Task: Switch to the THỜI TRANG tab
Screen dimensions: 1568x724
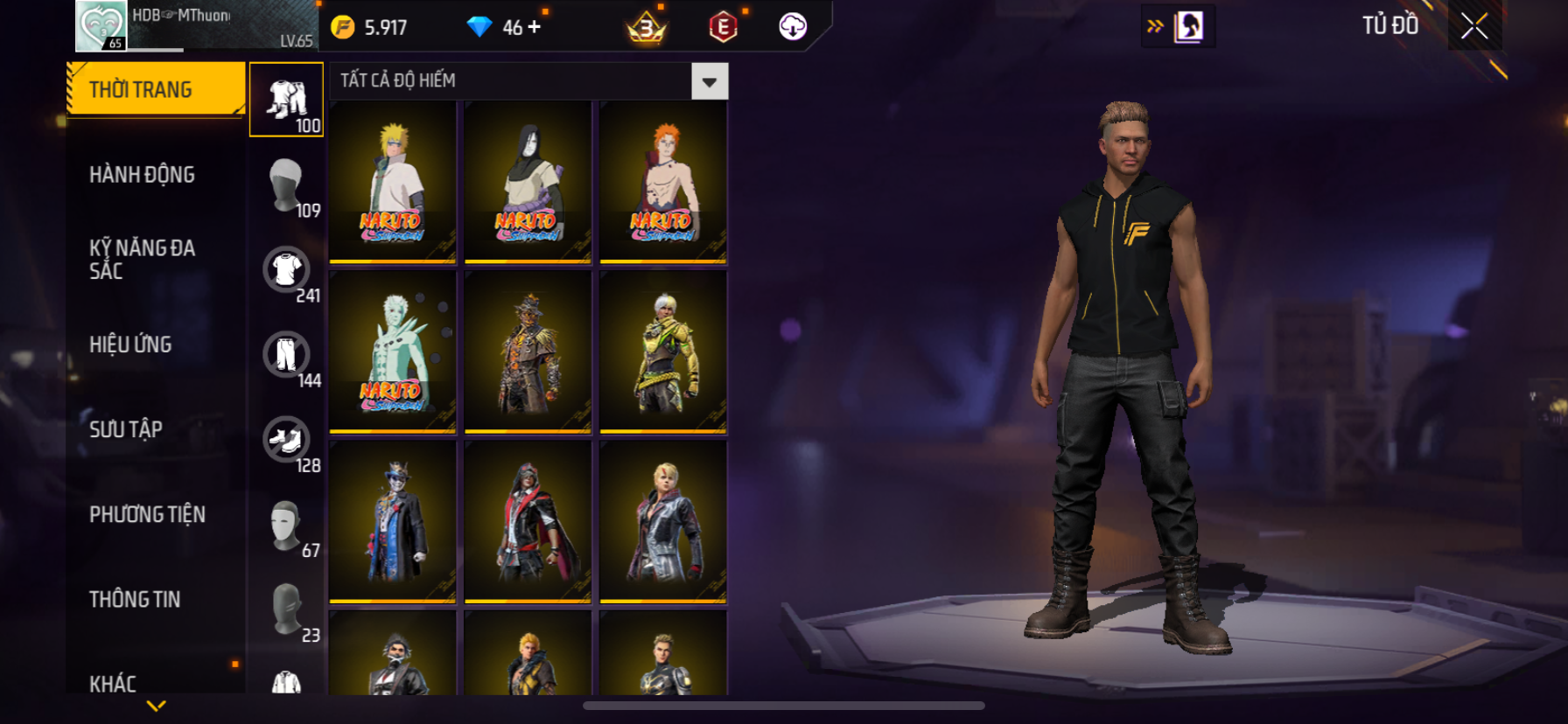Action: pos(156,89)
